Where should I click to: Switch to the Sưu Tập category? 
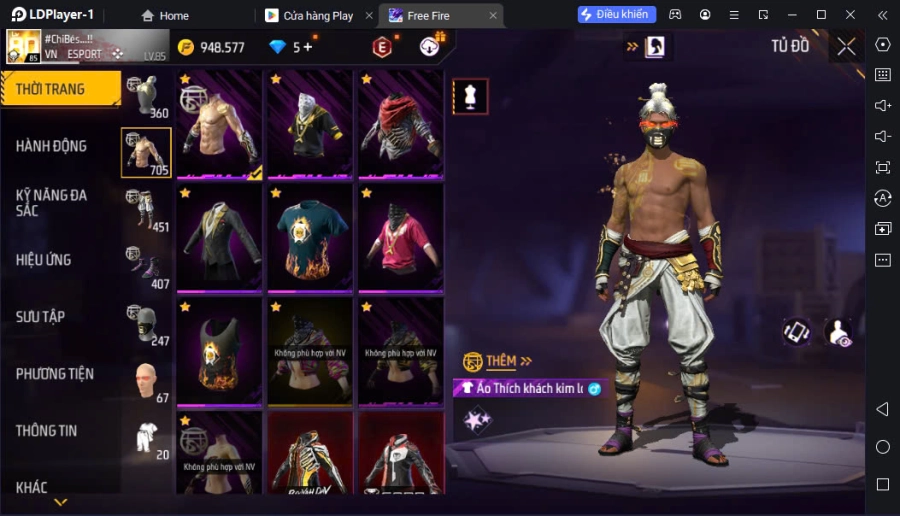[x=41, y=317]
